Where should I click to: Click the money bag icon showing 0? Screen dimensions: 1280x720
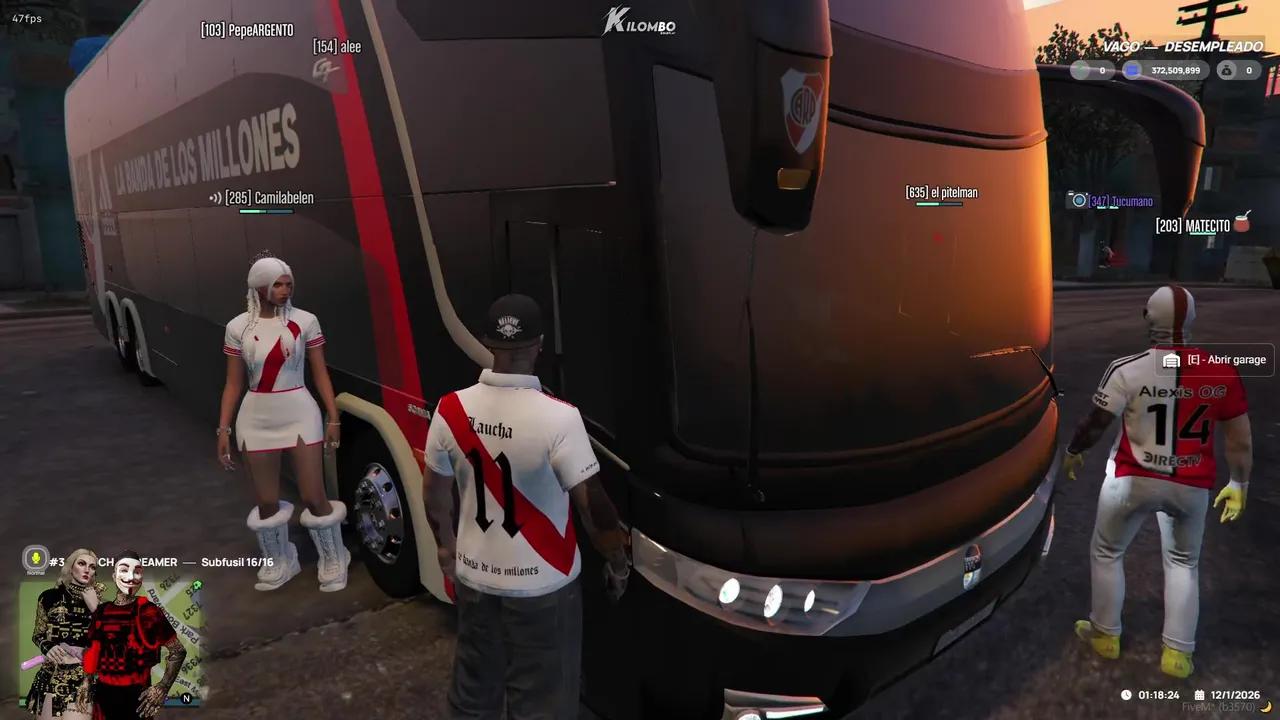tap(1226, 70)
